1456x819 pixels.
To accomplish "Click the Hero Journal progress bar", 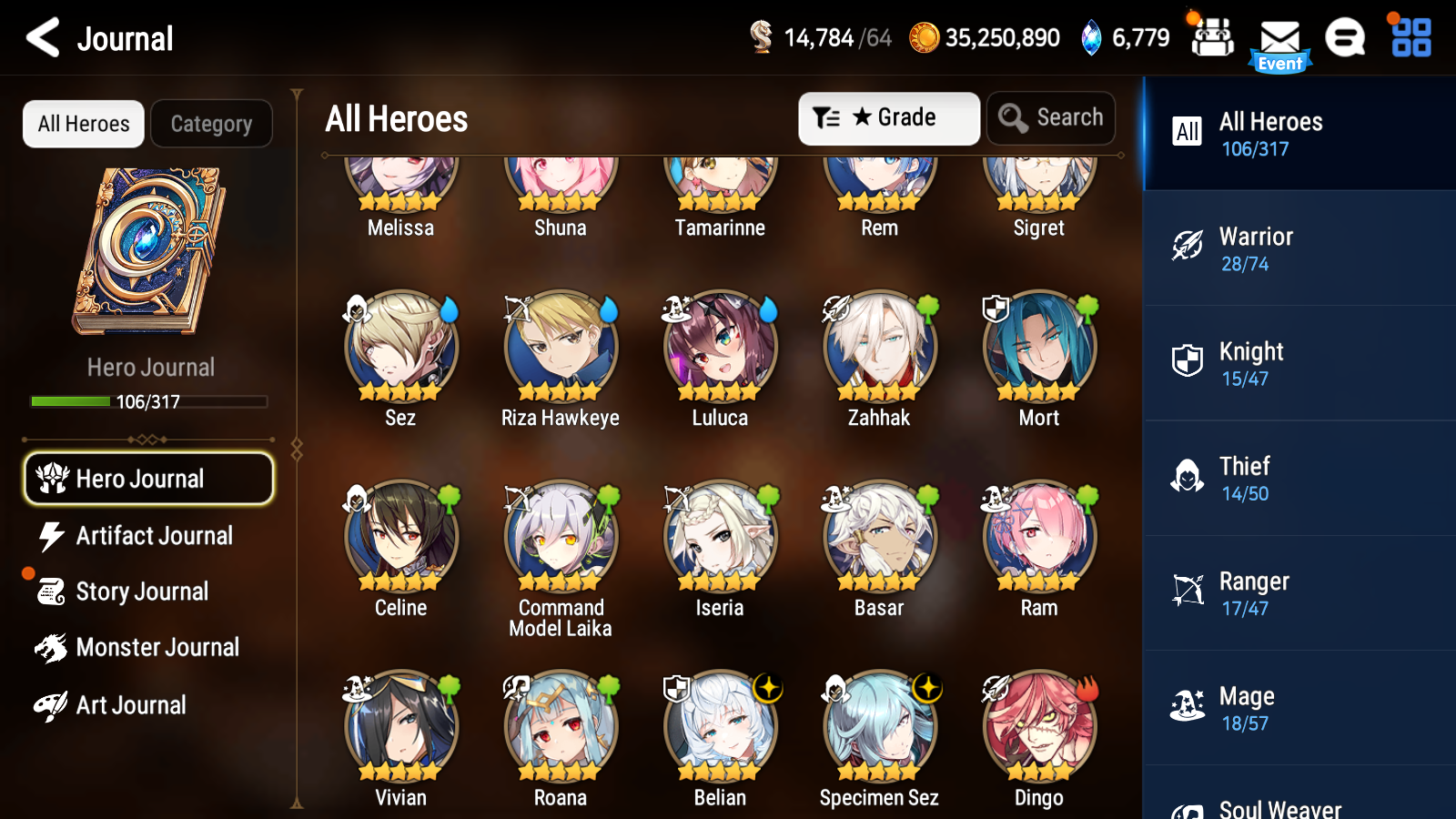I will [148, 400].
